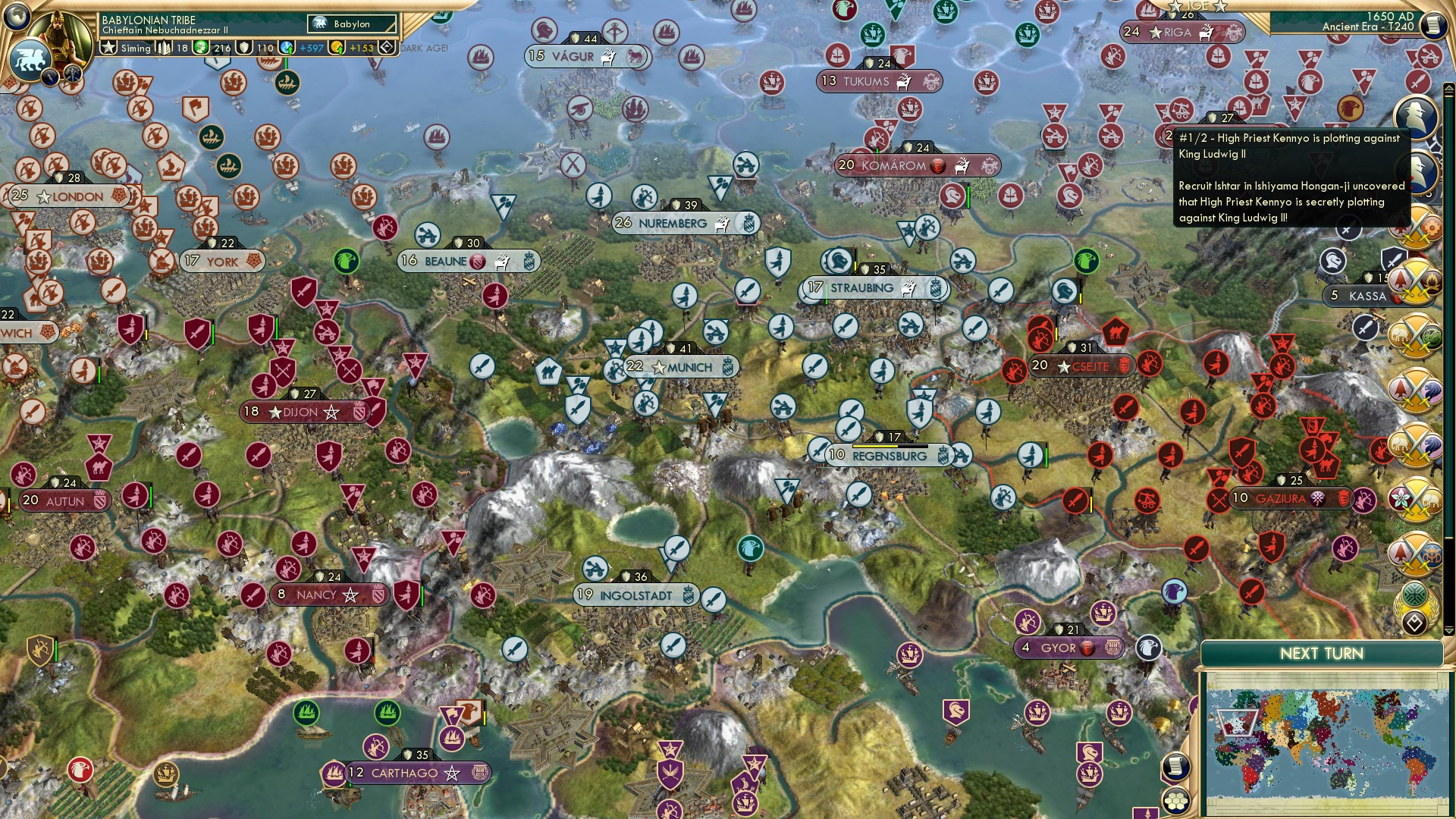Select the Munich city banner
The height and width of the screenshot is (819, 1456).
(x=682, y=366)
